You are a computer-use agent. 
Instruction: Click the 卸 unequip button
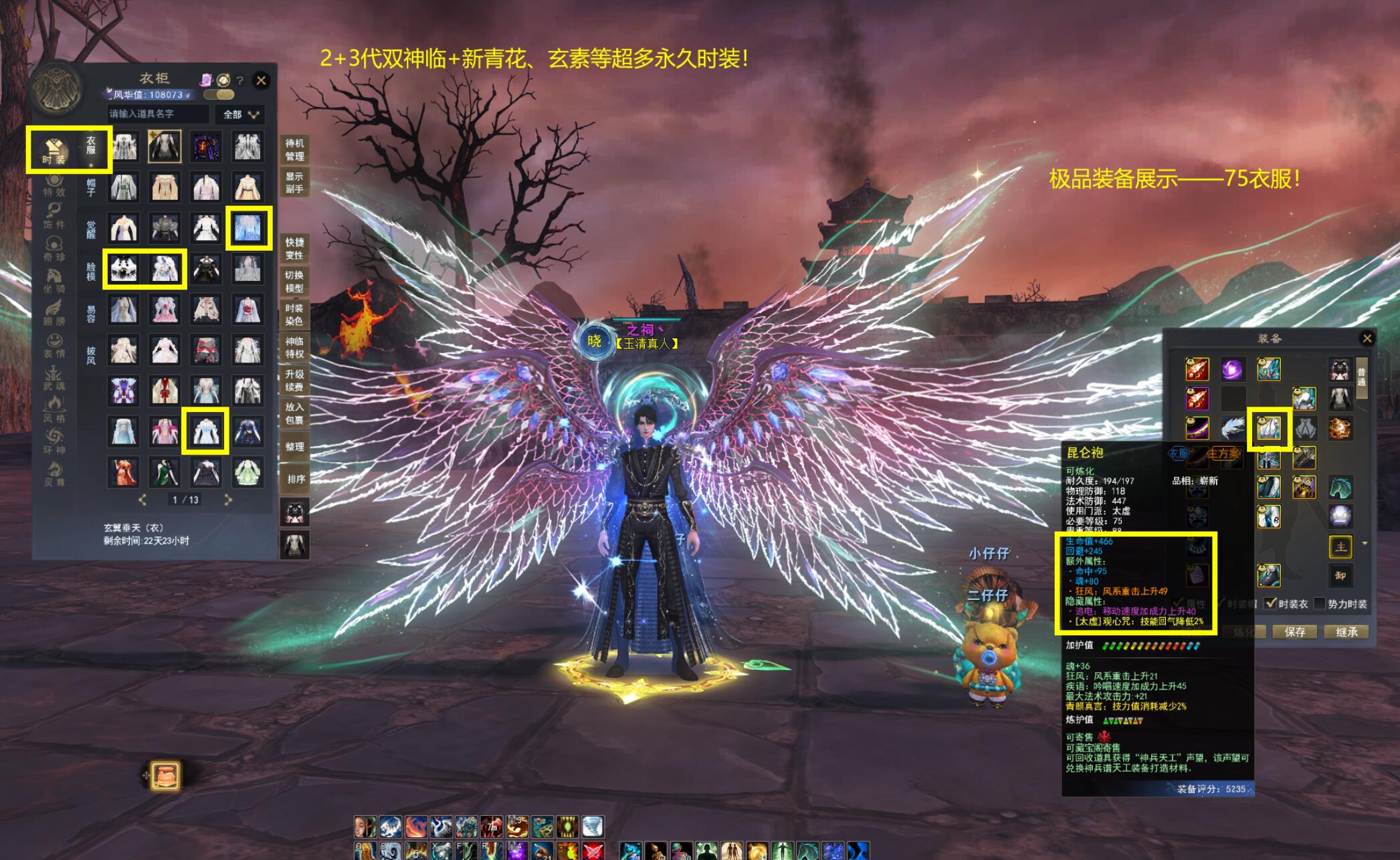pyautogui.click(x=1340, y=576)
